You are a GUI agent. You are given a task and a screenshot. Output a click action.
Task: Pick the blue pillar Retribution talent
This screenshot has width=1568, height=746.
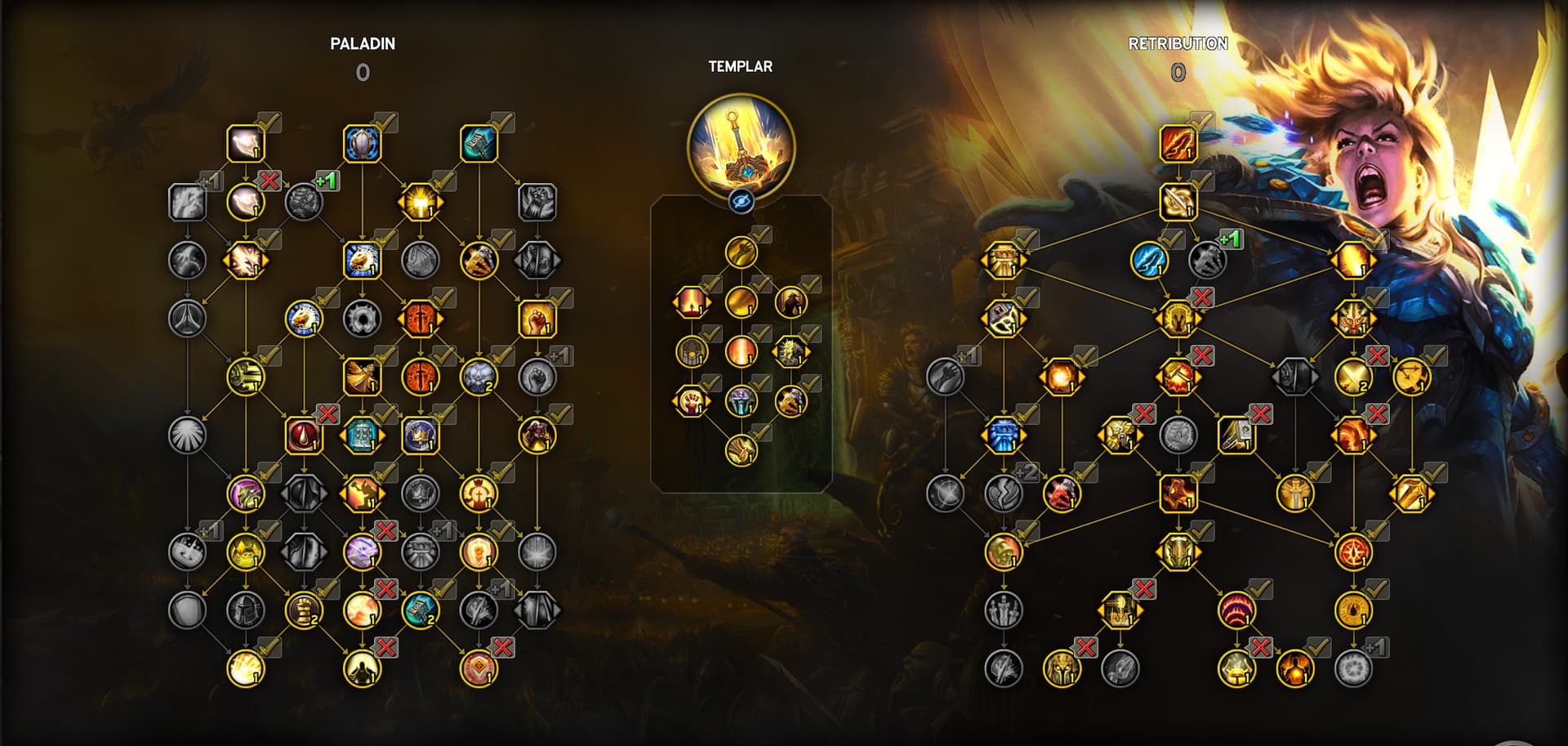(1003, 435)
